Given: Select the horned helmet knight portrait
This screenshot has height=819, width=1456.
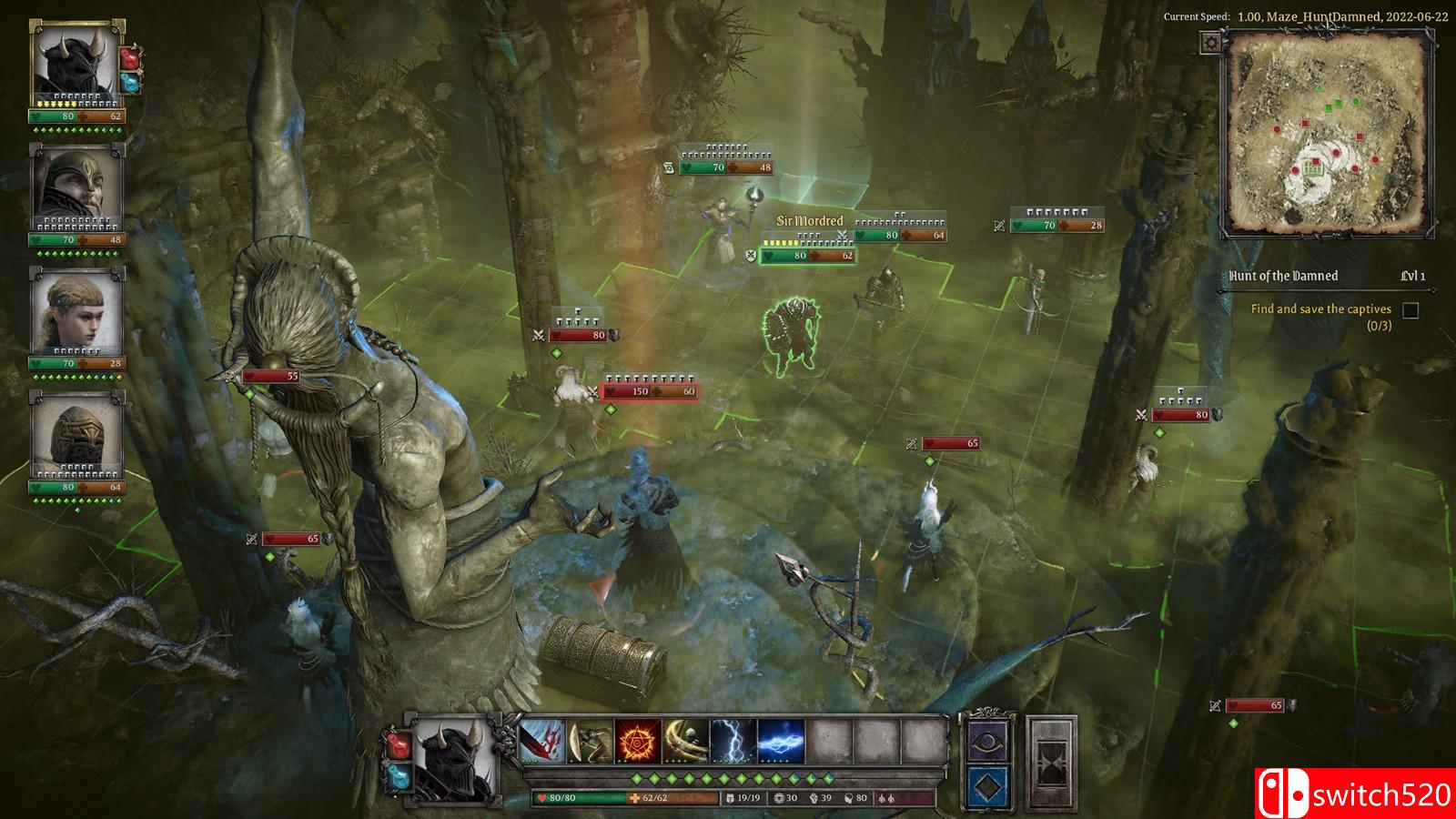Looking at the screenshot, I should click(x=76, y=62).
